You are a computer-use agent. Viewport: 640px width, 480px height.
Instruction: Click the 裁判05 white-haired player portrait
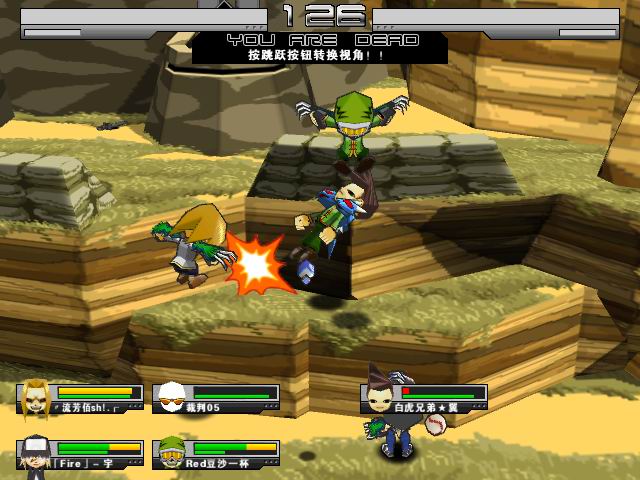click(172, 398)
